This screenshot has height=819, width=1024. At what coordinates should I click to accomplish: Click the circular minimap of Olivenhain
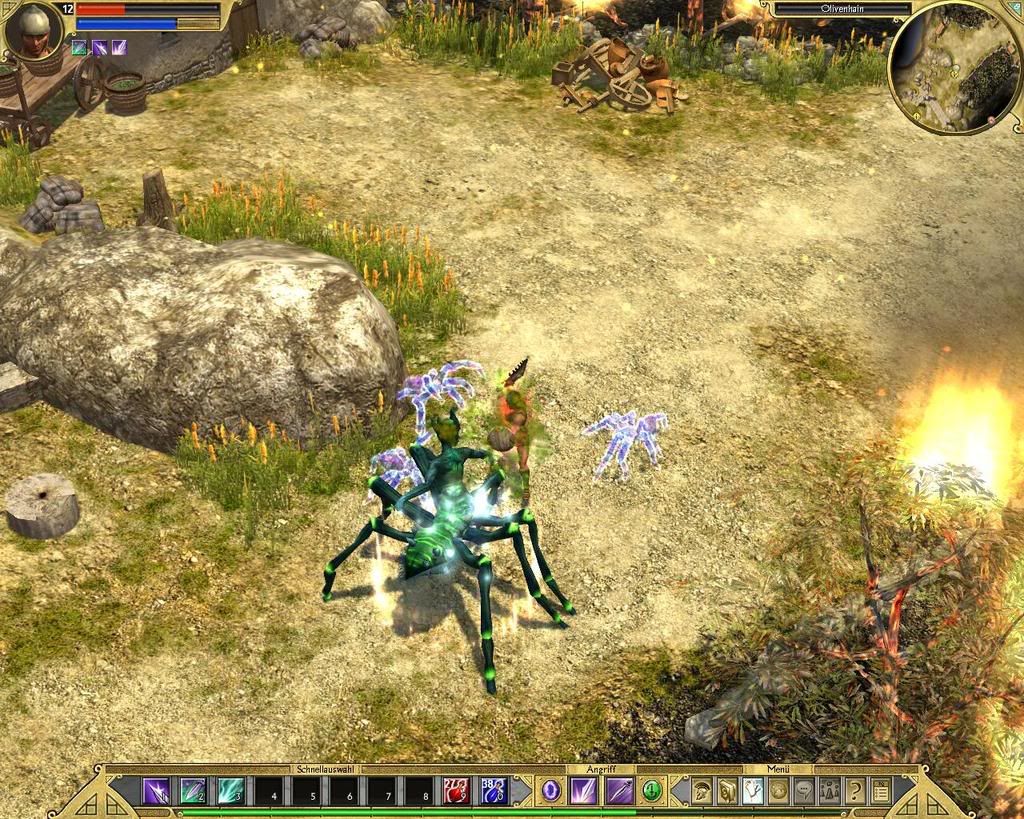953,68
